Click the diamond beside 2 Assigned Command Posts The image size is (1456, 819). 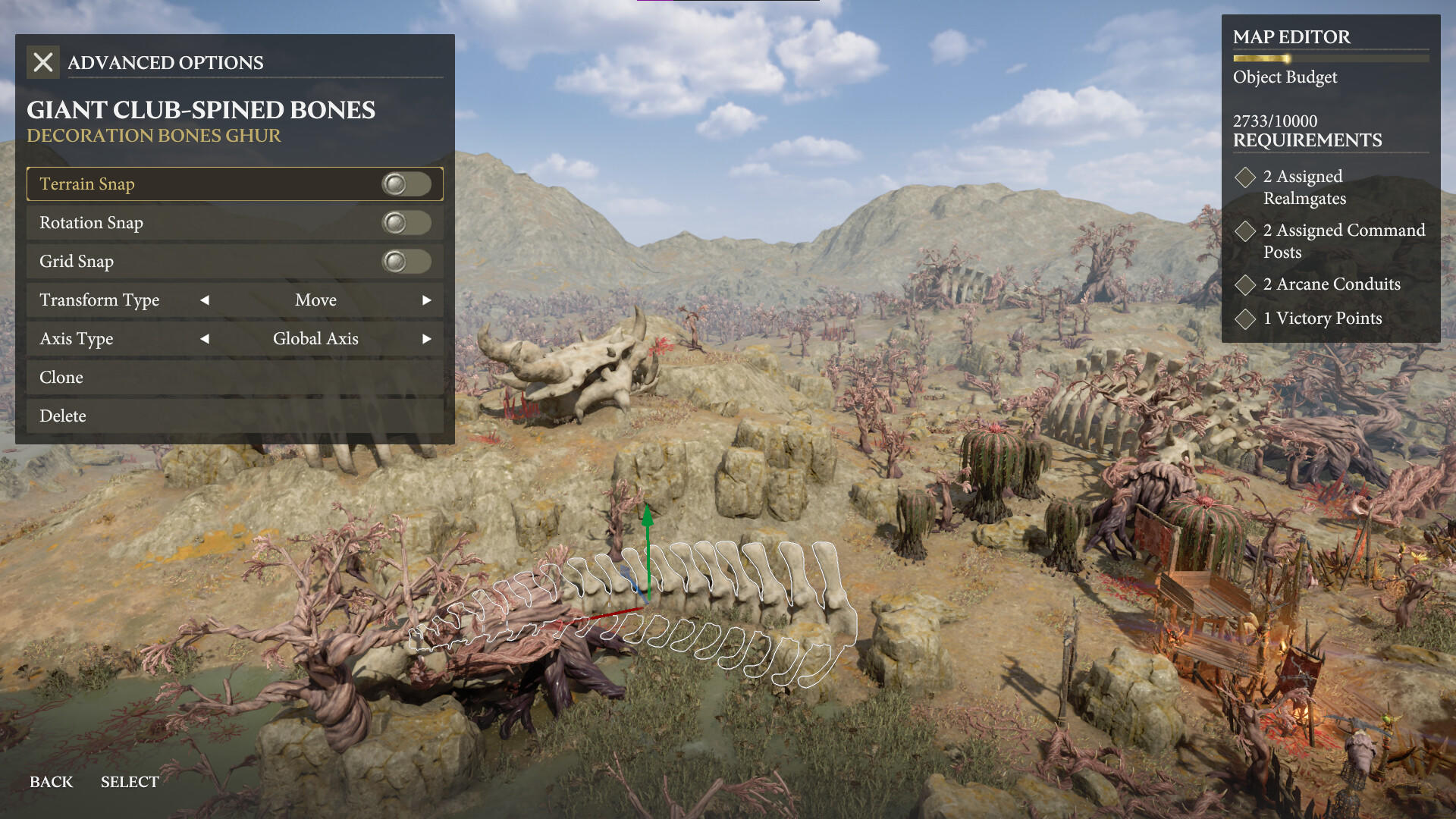(x=1245, y=231)
